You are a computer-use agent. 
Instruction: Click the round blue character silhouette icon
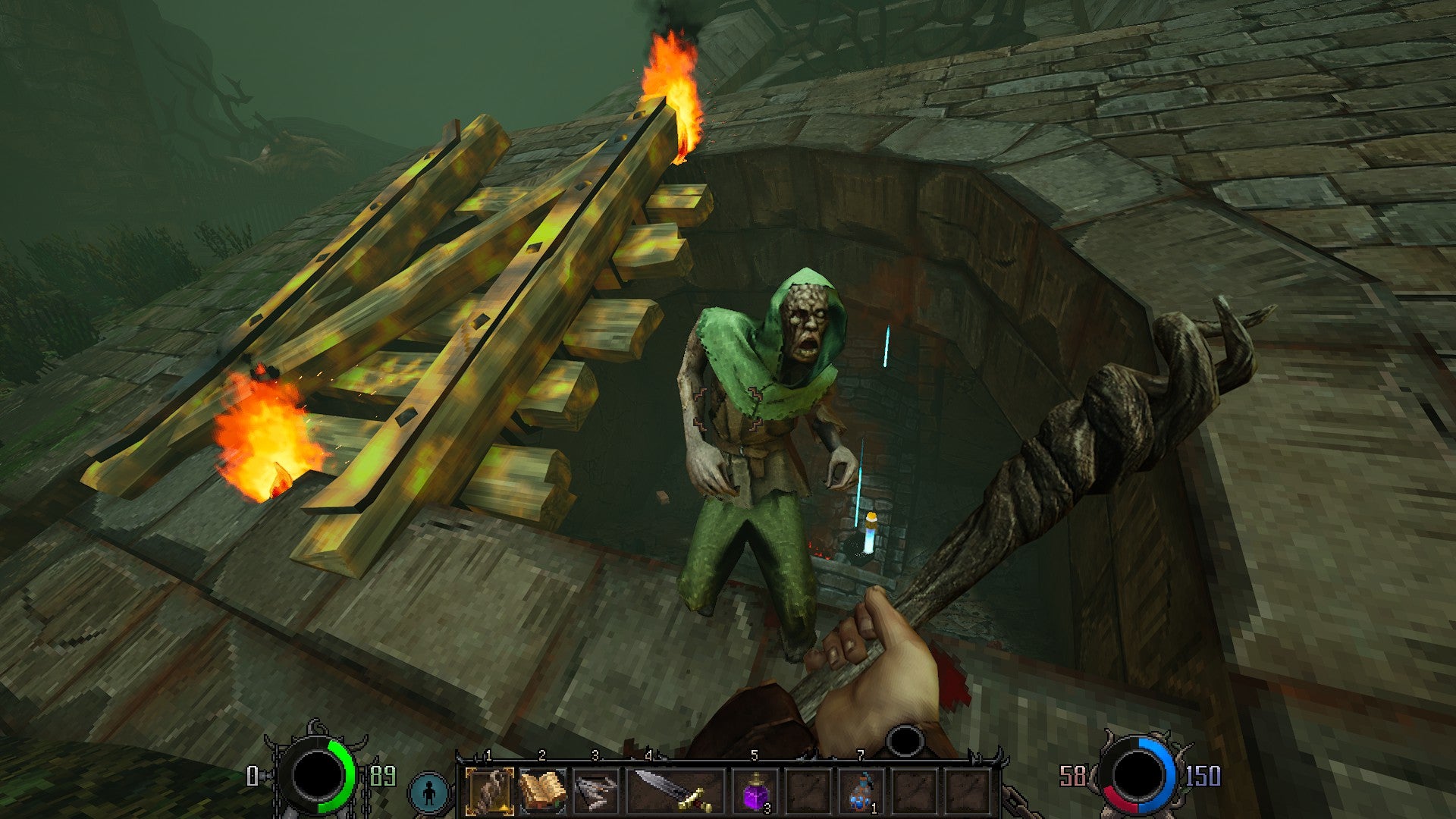click(430, 792)
